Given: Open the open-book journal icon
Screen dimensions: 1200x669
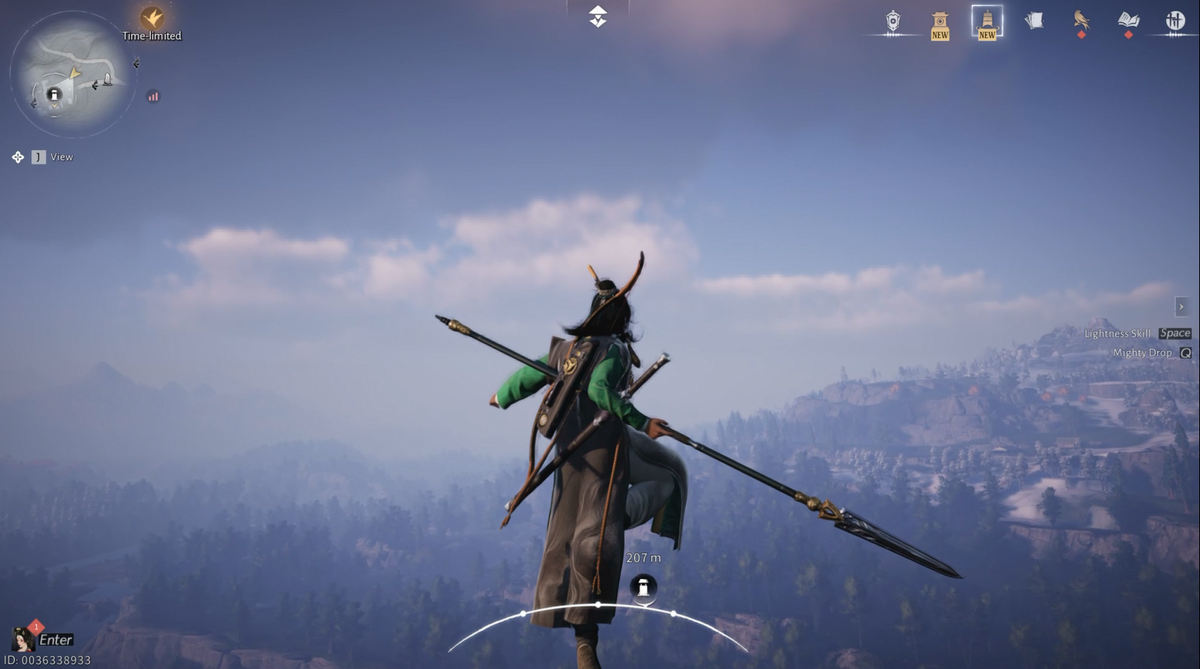Looking at the screenshot, I should pos(1128,20).
